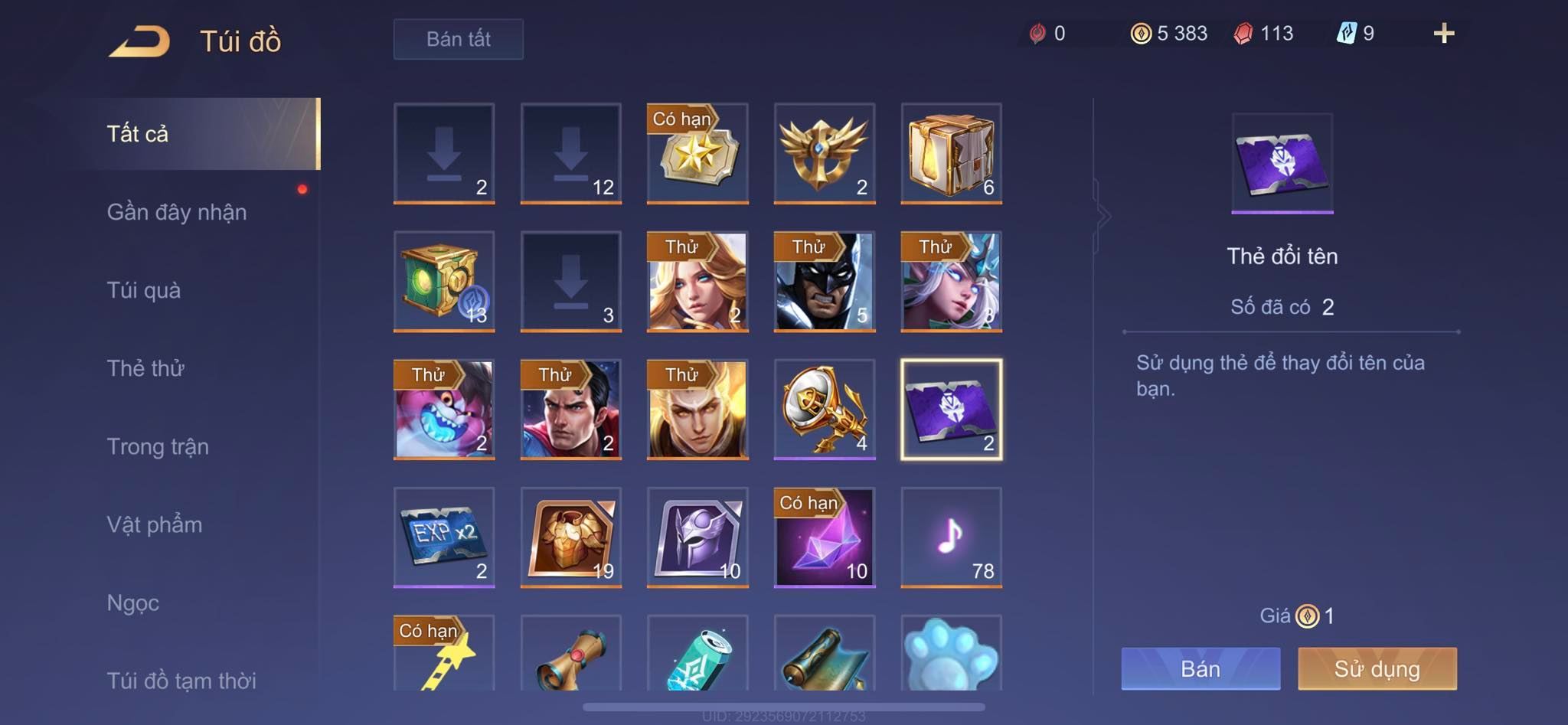
Task: Open the Túi quà category
Action: (144, 290)
